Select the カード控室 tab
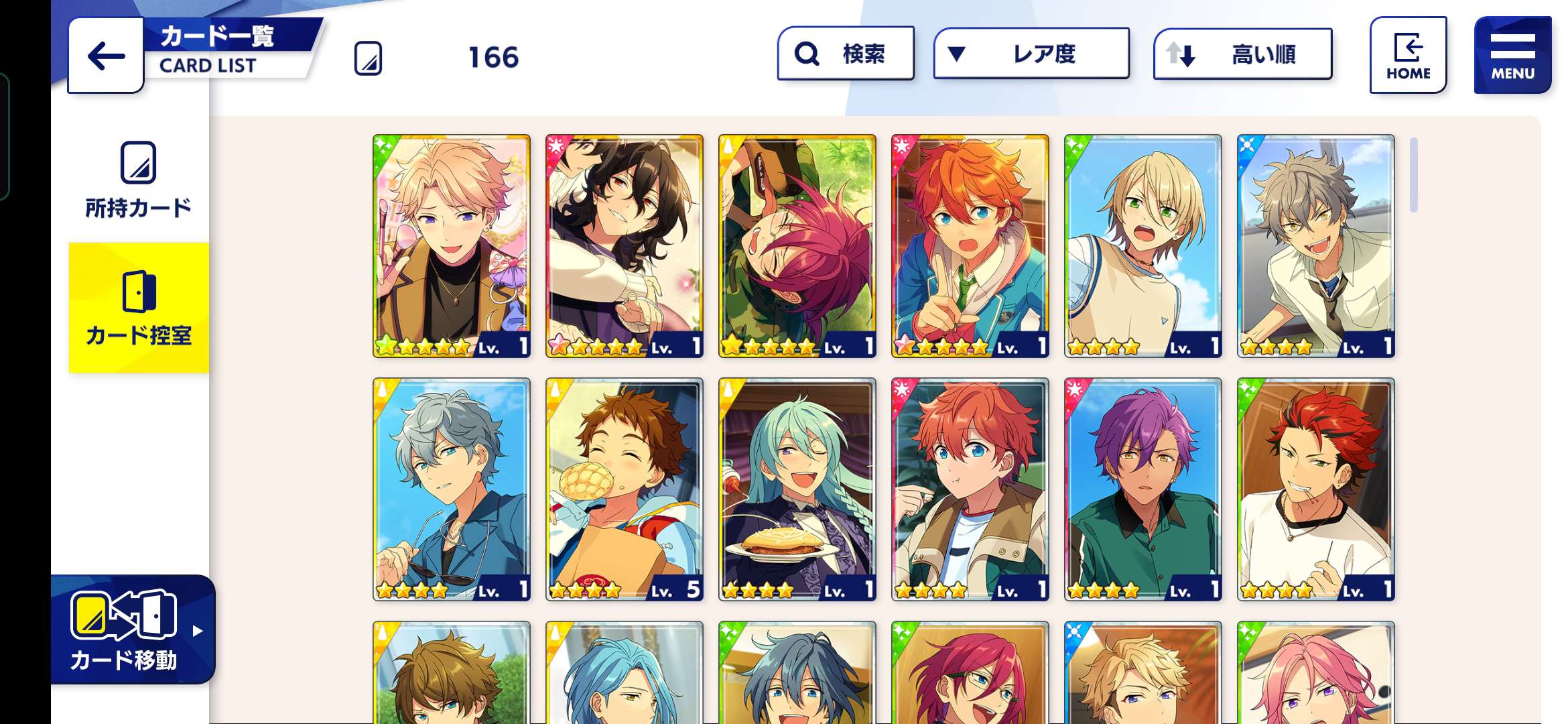Viewport: 1568px width, 724px height. click(x=139, y=308)
